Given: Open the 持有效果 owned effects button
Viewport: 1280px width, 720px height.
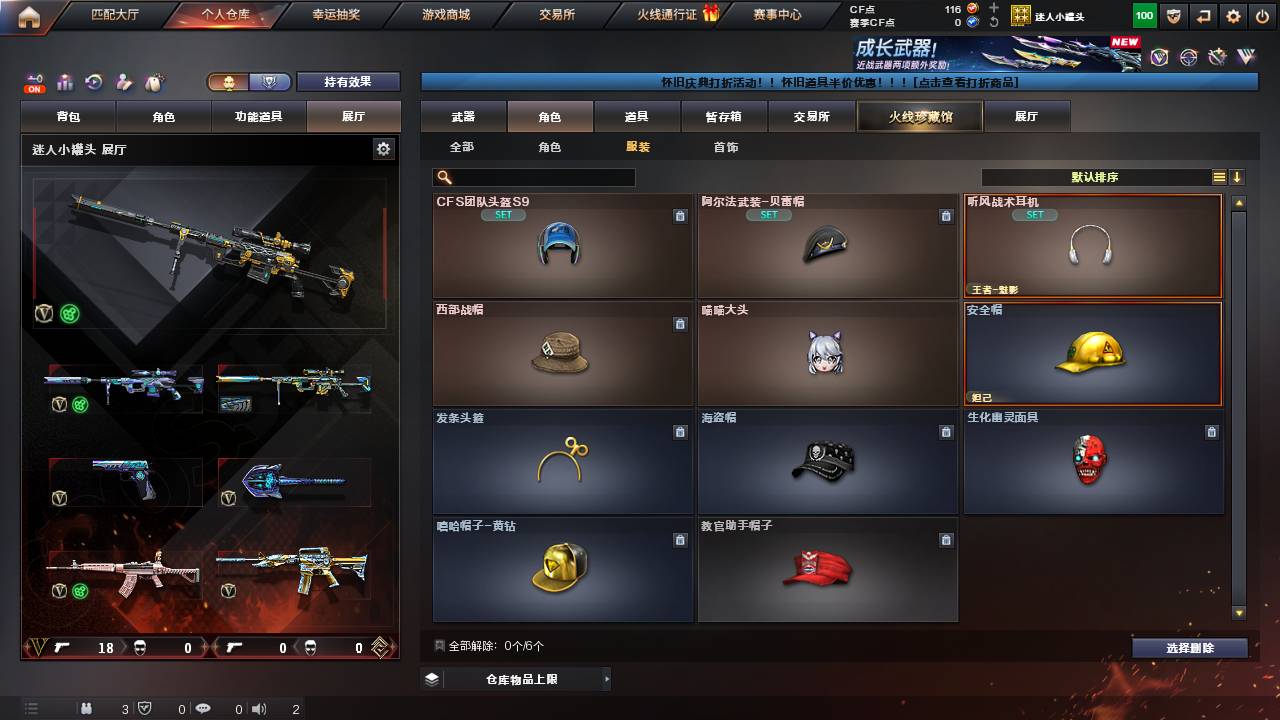Looking at the screenshot, I should coord(348,82).
